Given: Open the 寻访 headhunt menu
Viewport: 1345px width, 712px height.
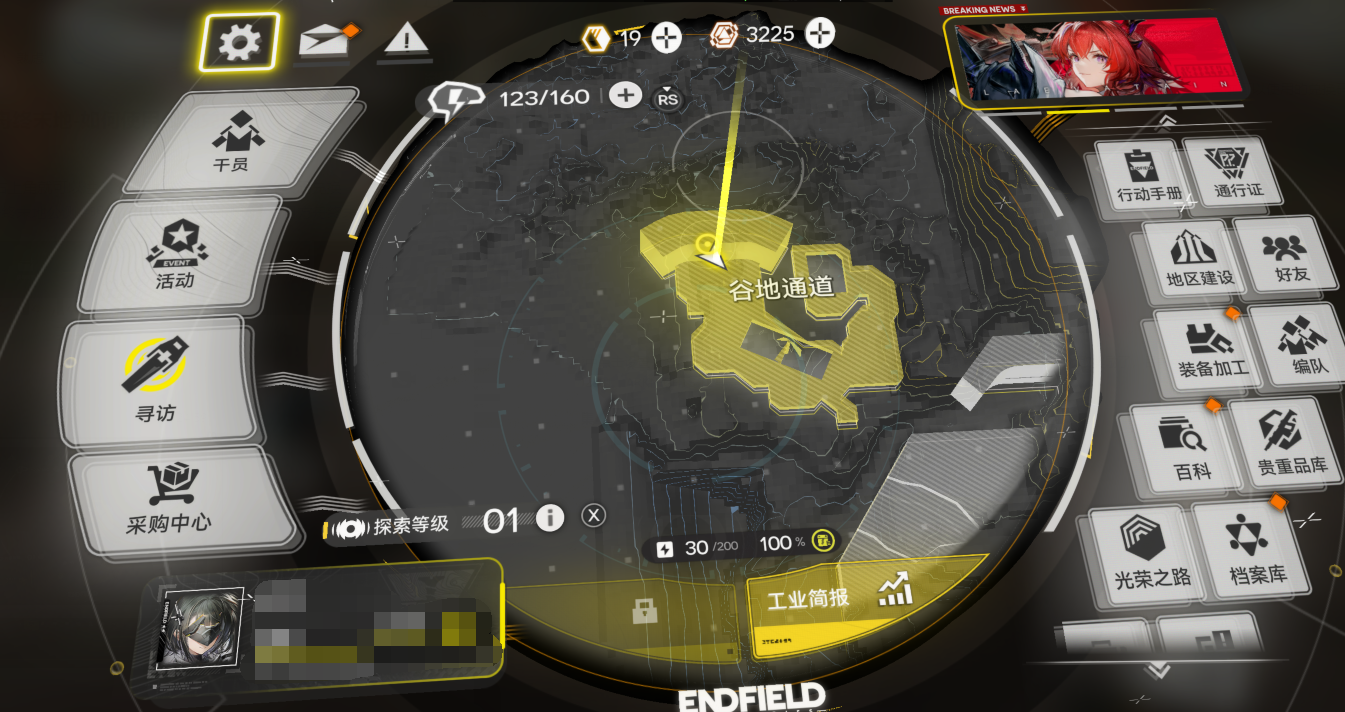Looking at the screenshot, I should (156, 380).
